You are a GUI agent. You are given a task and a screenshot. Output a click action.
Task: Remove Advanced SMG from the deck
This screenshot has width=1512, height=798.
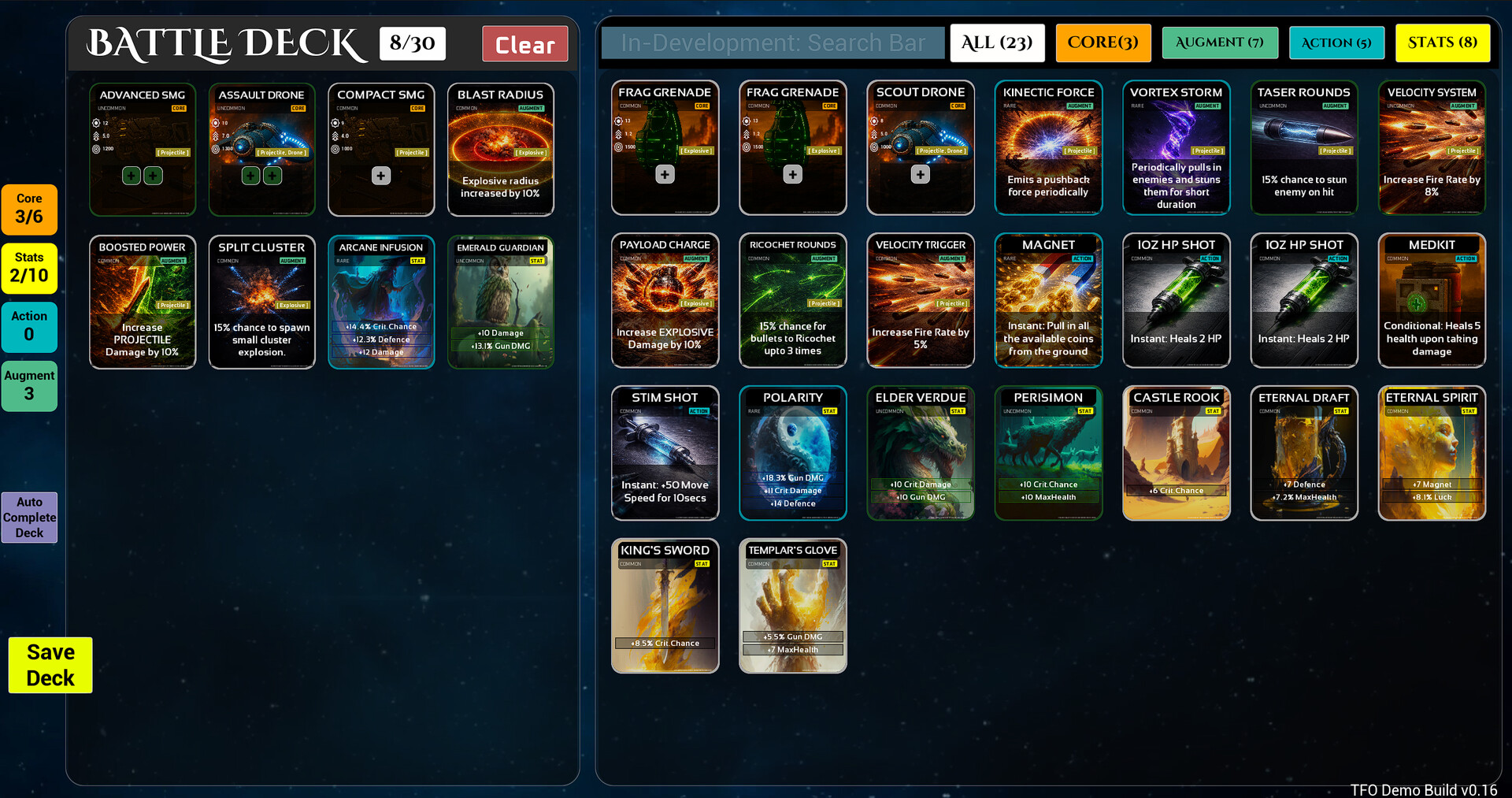click(x=143, y=150)
